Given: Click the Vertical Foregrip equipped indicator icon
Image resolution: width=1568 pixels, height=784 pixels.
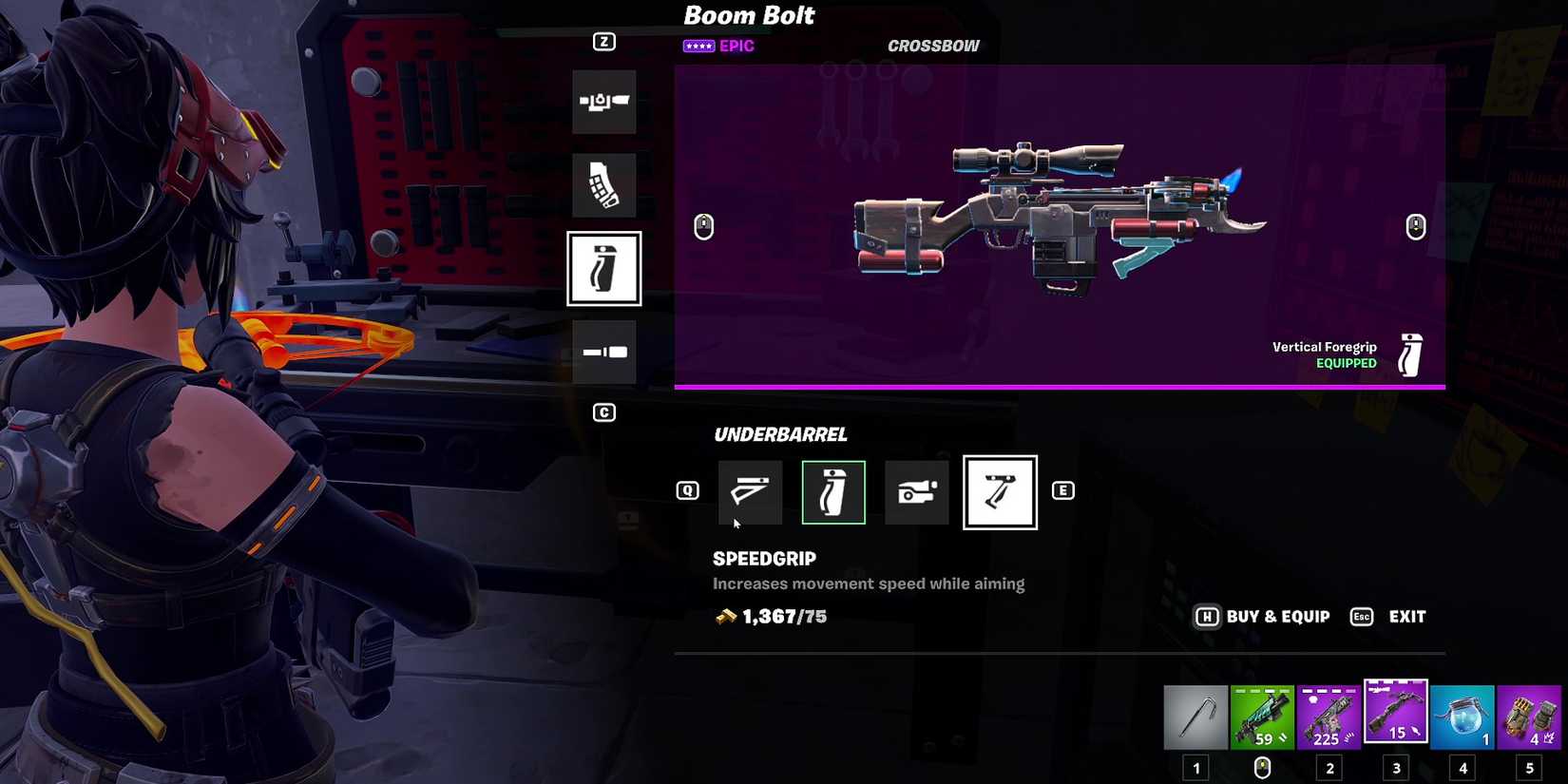Looking at the screenshot, I should [x=1409, y=353].
